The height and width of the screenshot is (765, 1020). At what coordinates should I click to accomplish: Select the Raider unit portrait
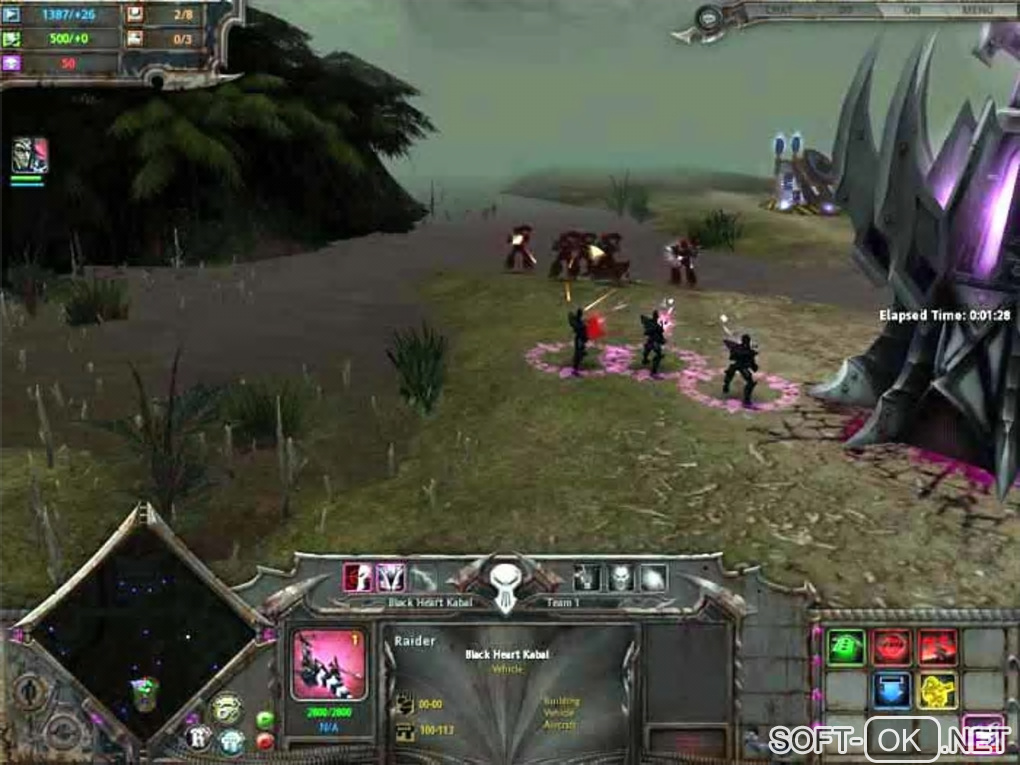tap(328, 665)
